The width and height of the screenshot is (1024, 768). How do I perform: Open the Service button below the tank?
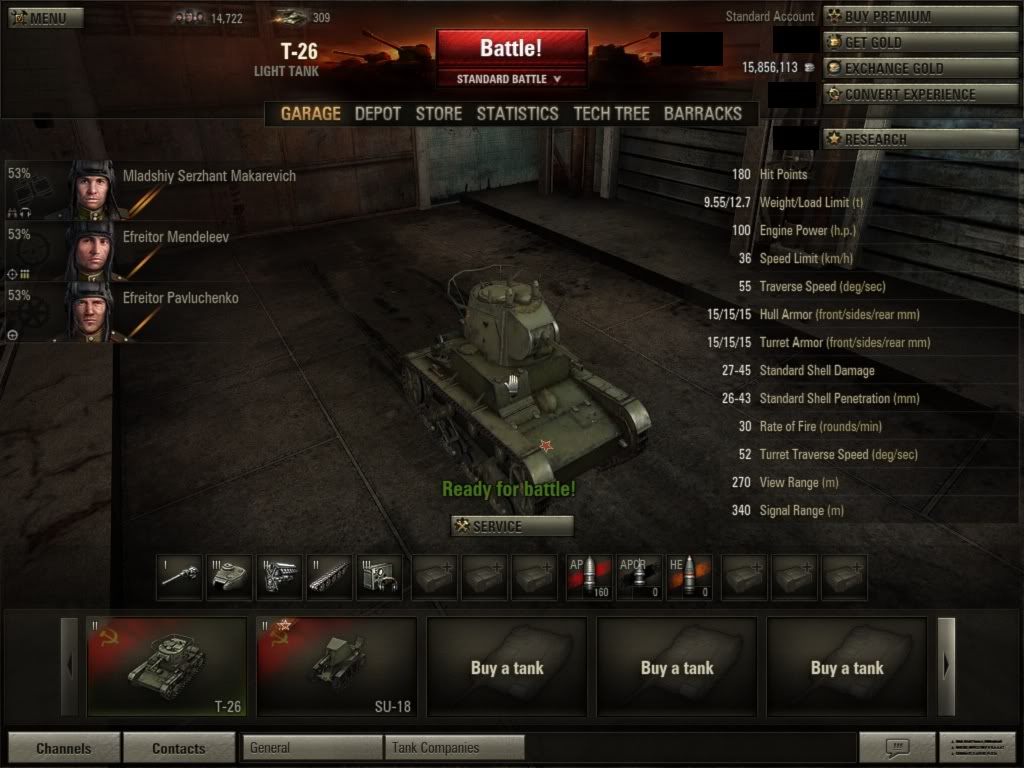click(512, 526)
